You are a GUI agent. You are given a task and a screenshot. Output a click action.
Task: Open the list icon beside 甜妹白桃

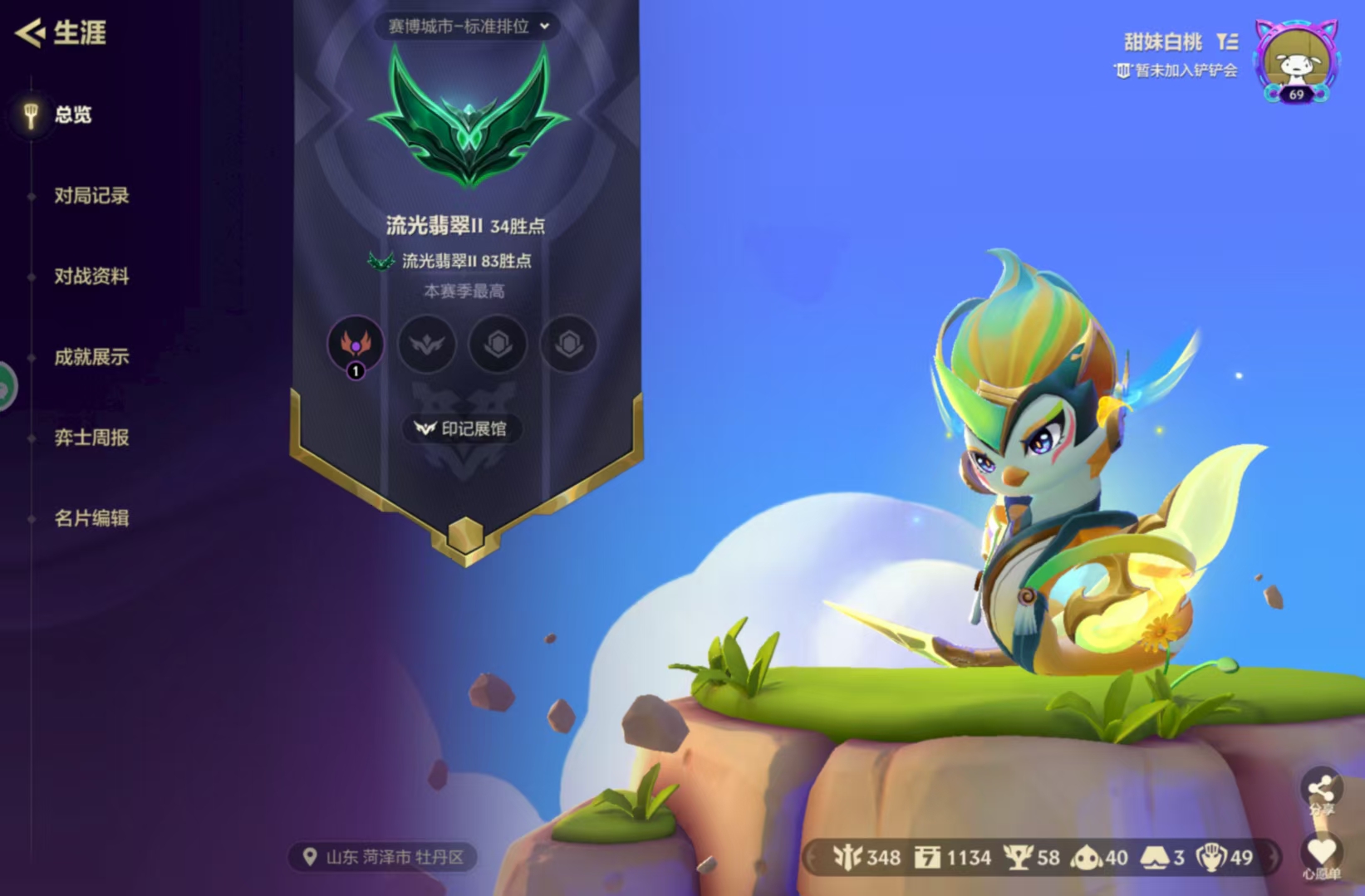coord(1227,42)
